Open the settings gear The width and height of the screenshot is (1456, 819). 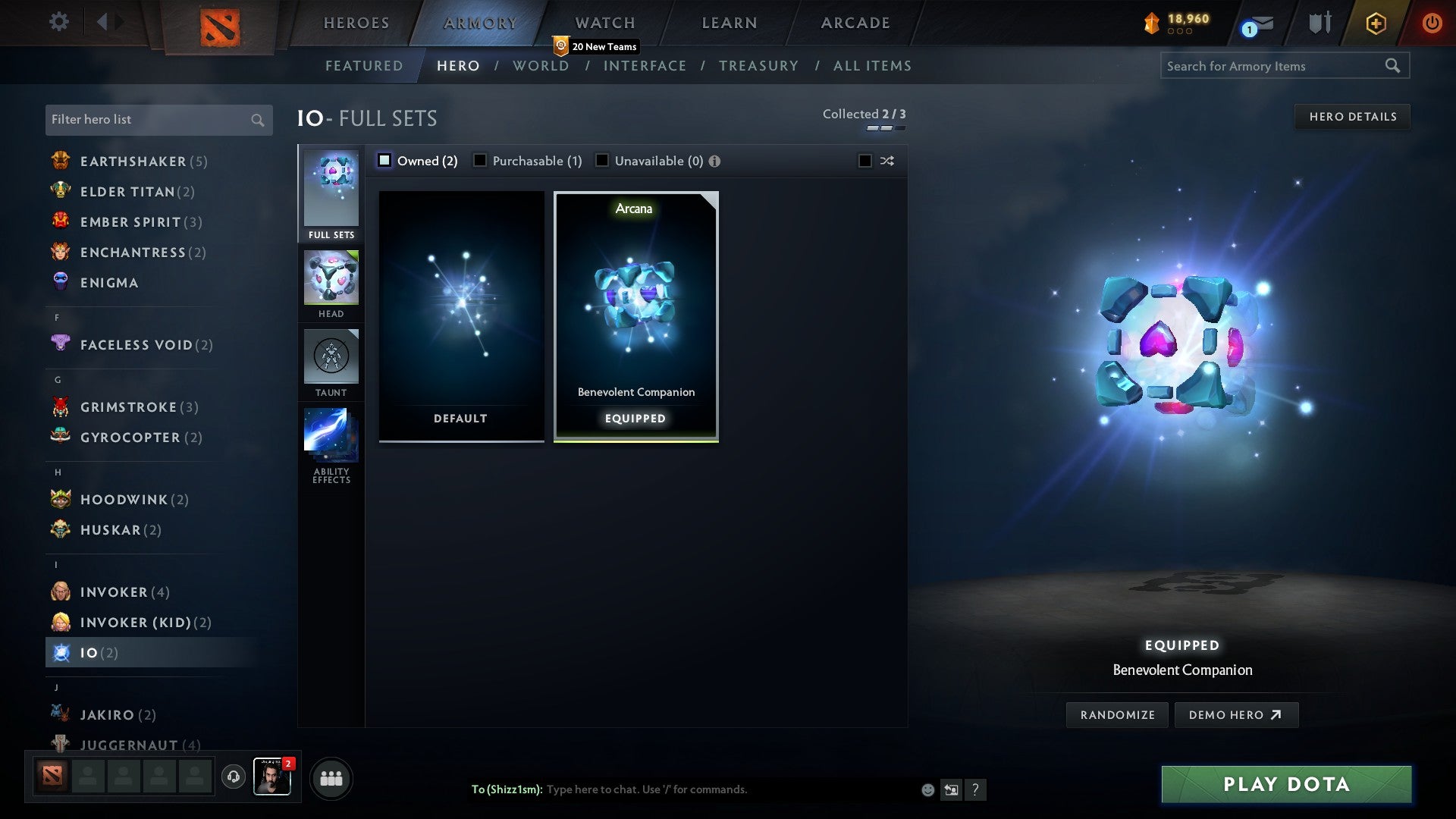pos(58,22)
